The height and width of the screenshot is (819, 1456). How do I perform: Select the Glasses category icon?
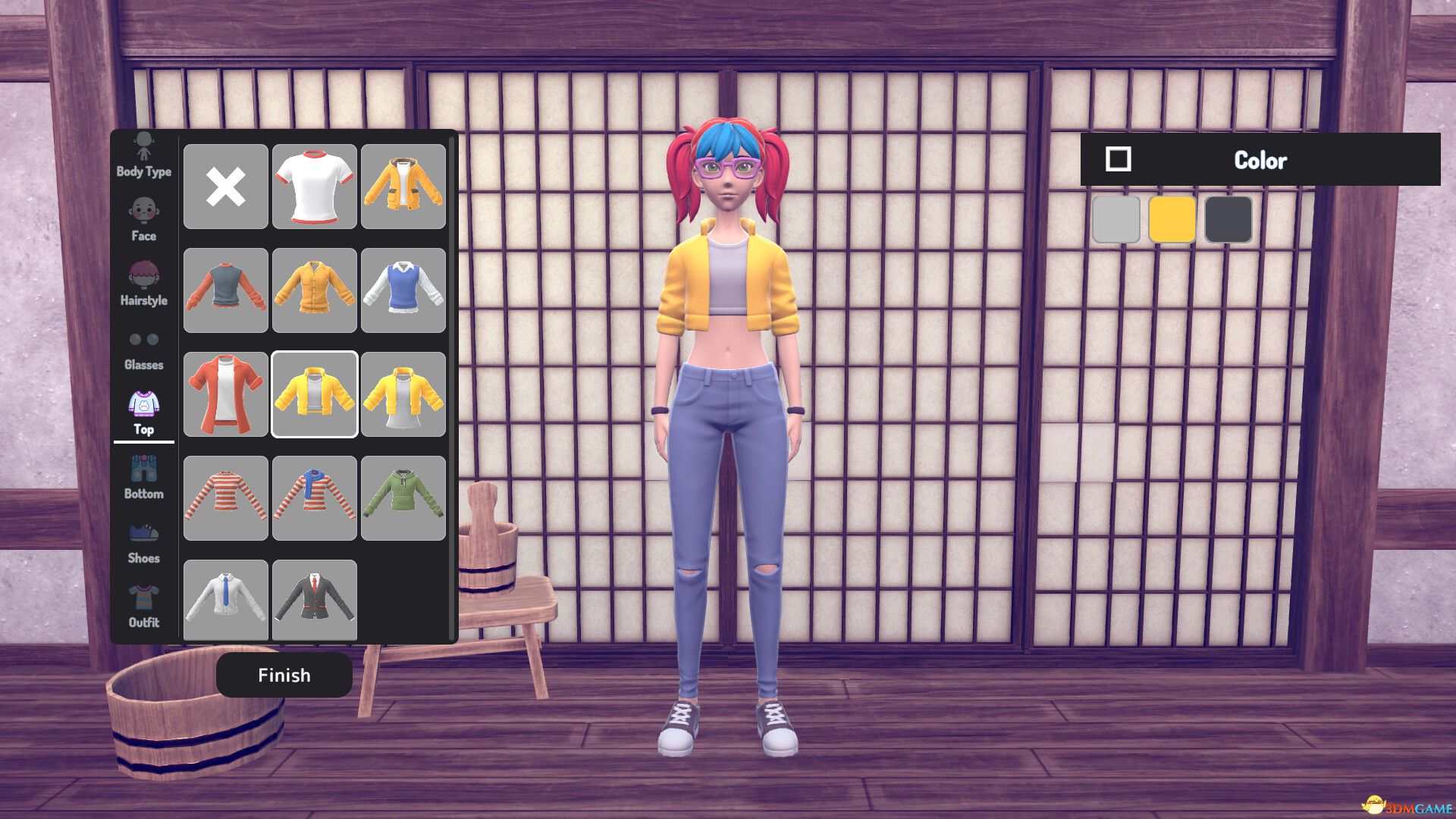pyautogui.click(x=144, y=345)
